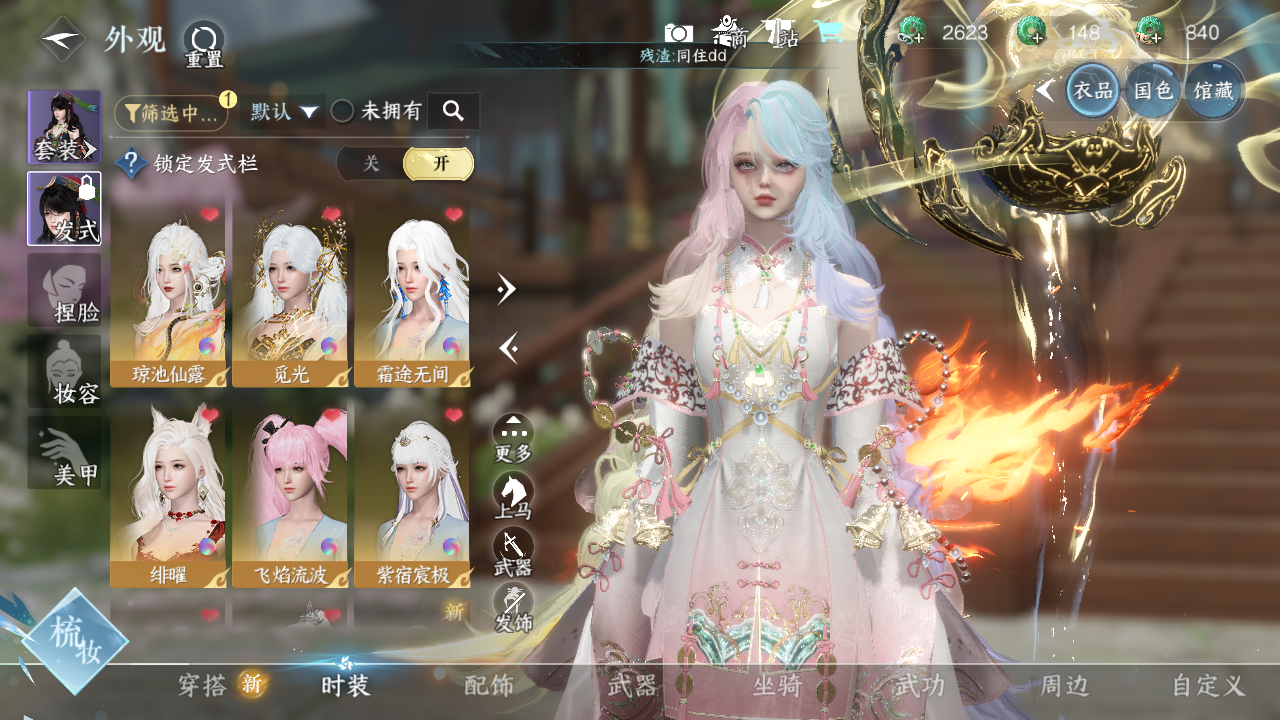Open the 套装 outfit set category

(64, 127)
